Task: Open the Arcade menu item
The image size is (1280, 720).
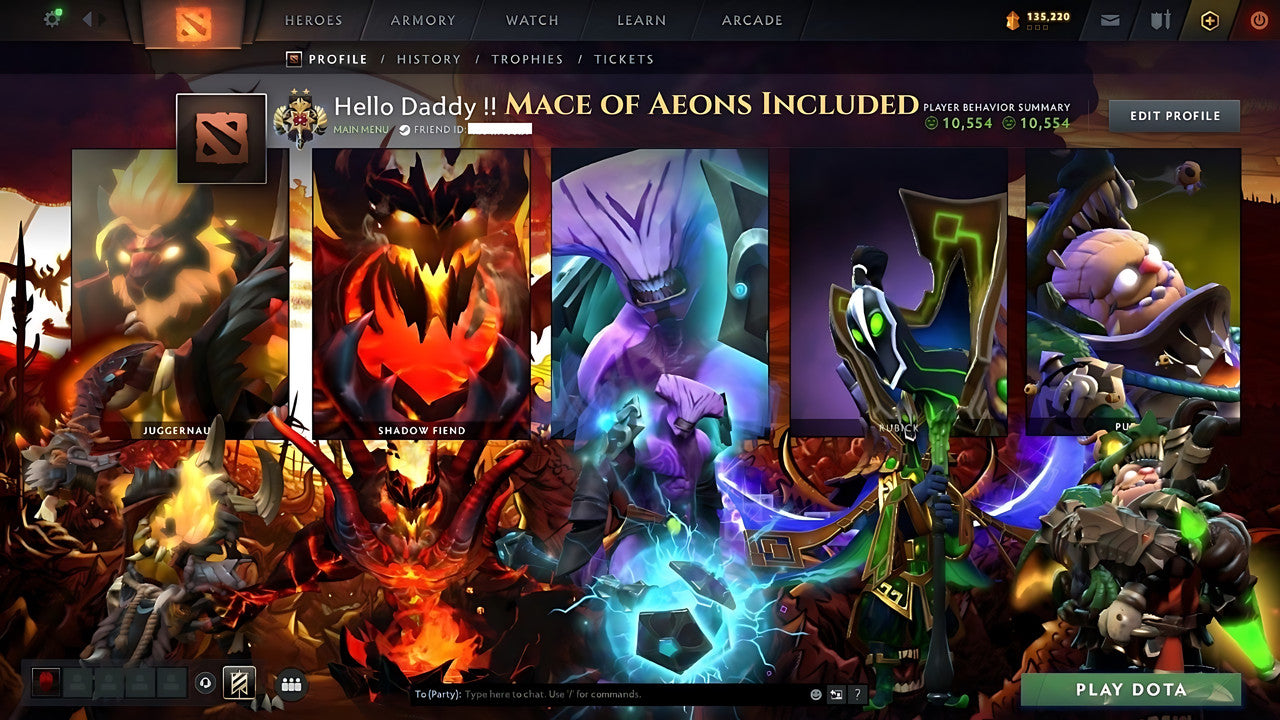Action: click(x=753, y=19)
